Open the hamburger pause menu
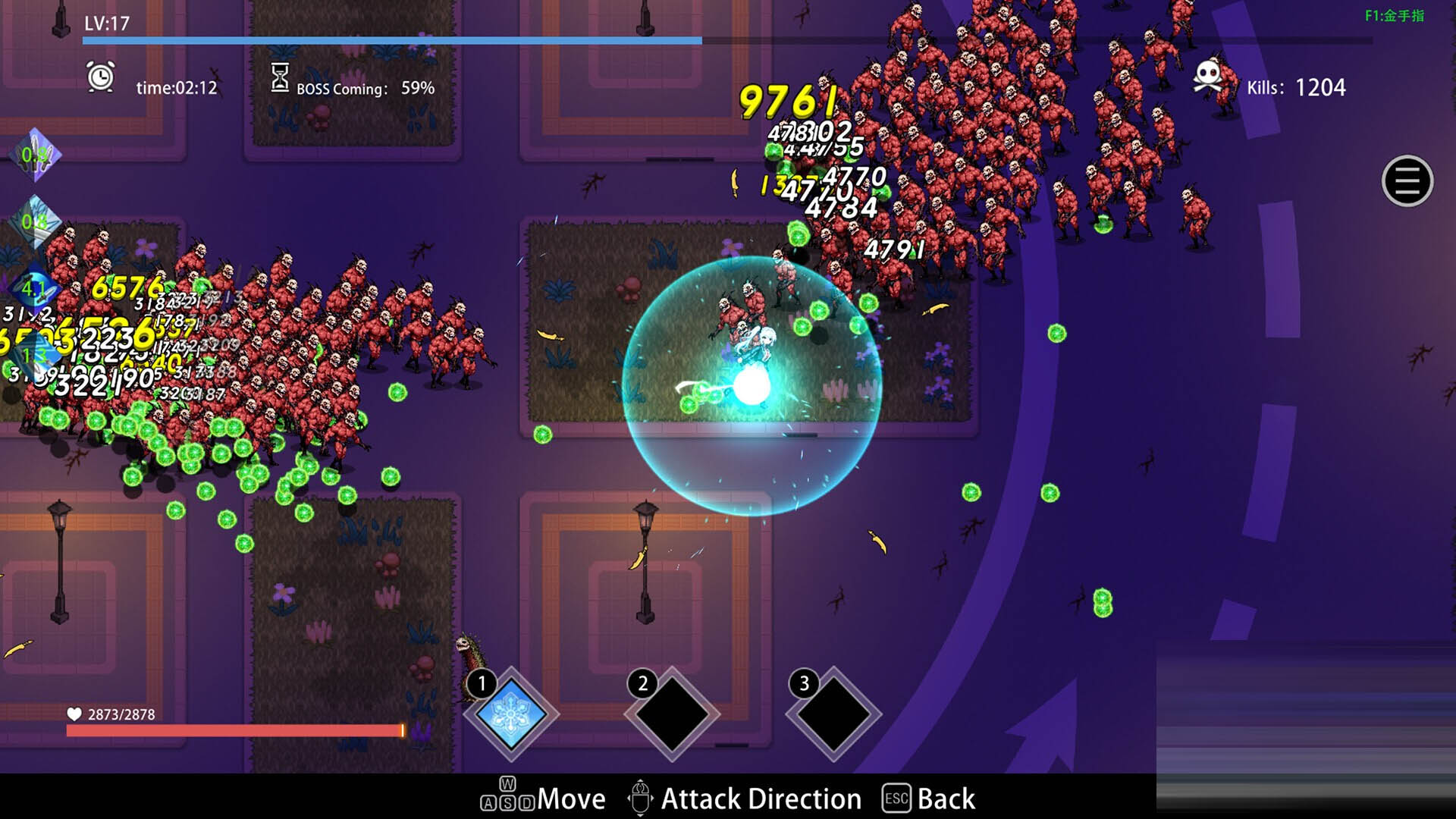 click(x=1407, y=181)
